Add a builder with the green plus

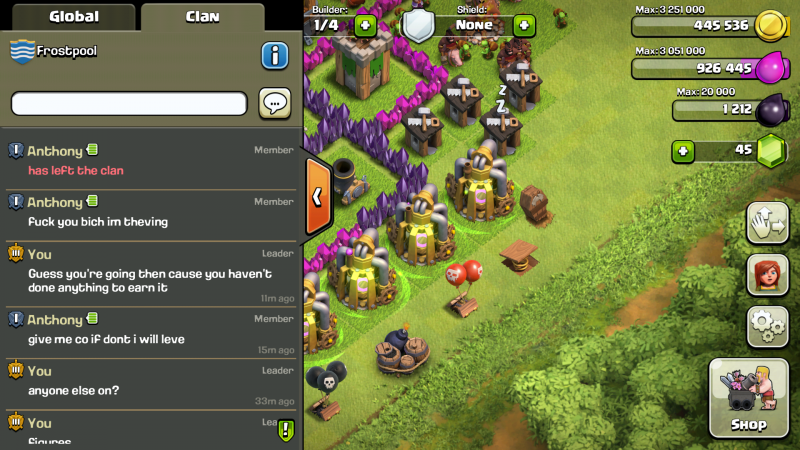(x=365, y=25)
